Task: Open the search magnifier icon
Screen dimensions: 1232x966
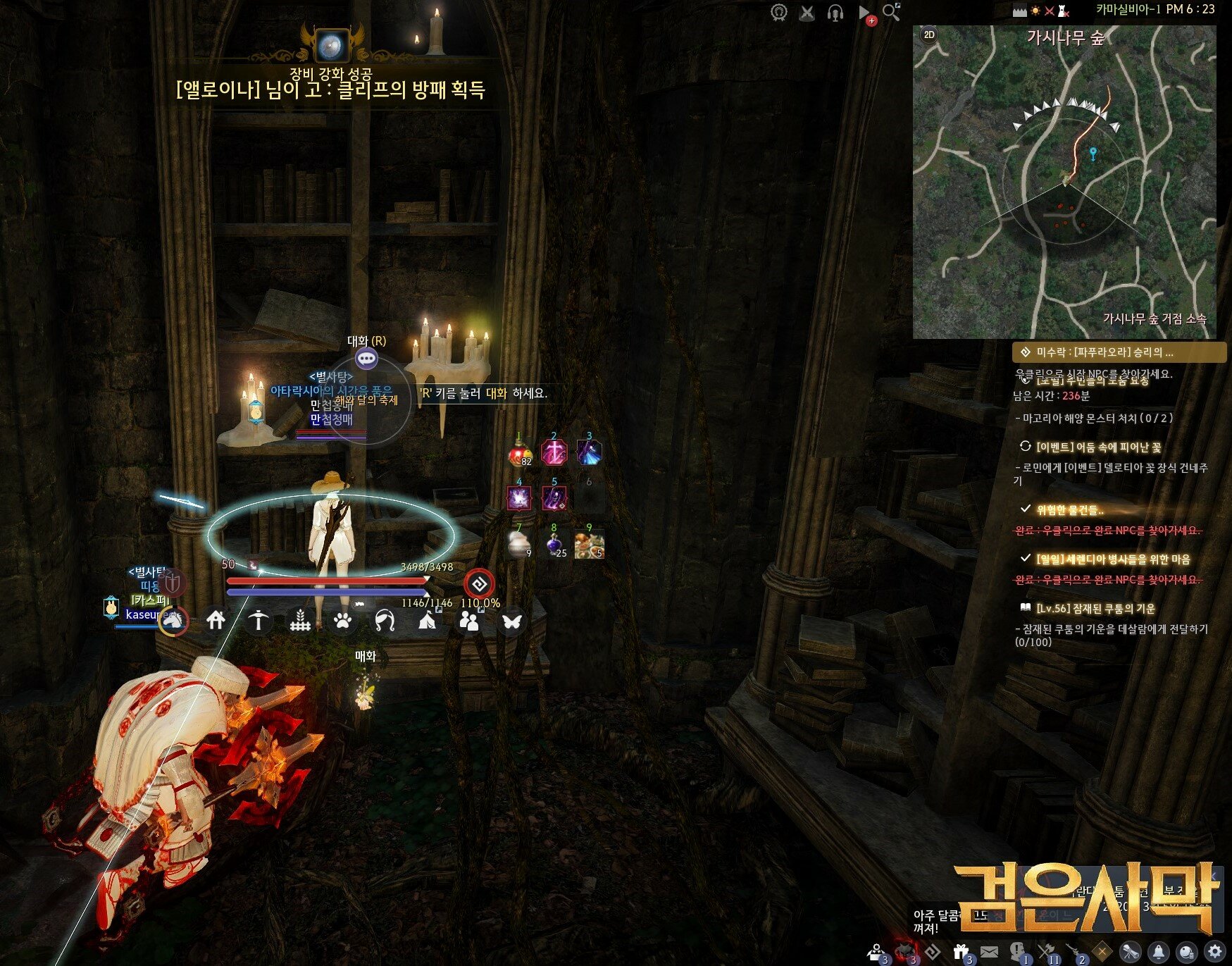Action: [x=891, y=12]
